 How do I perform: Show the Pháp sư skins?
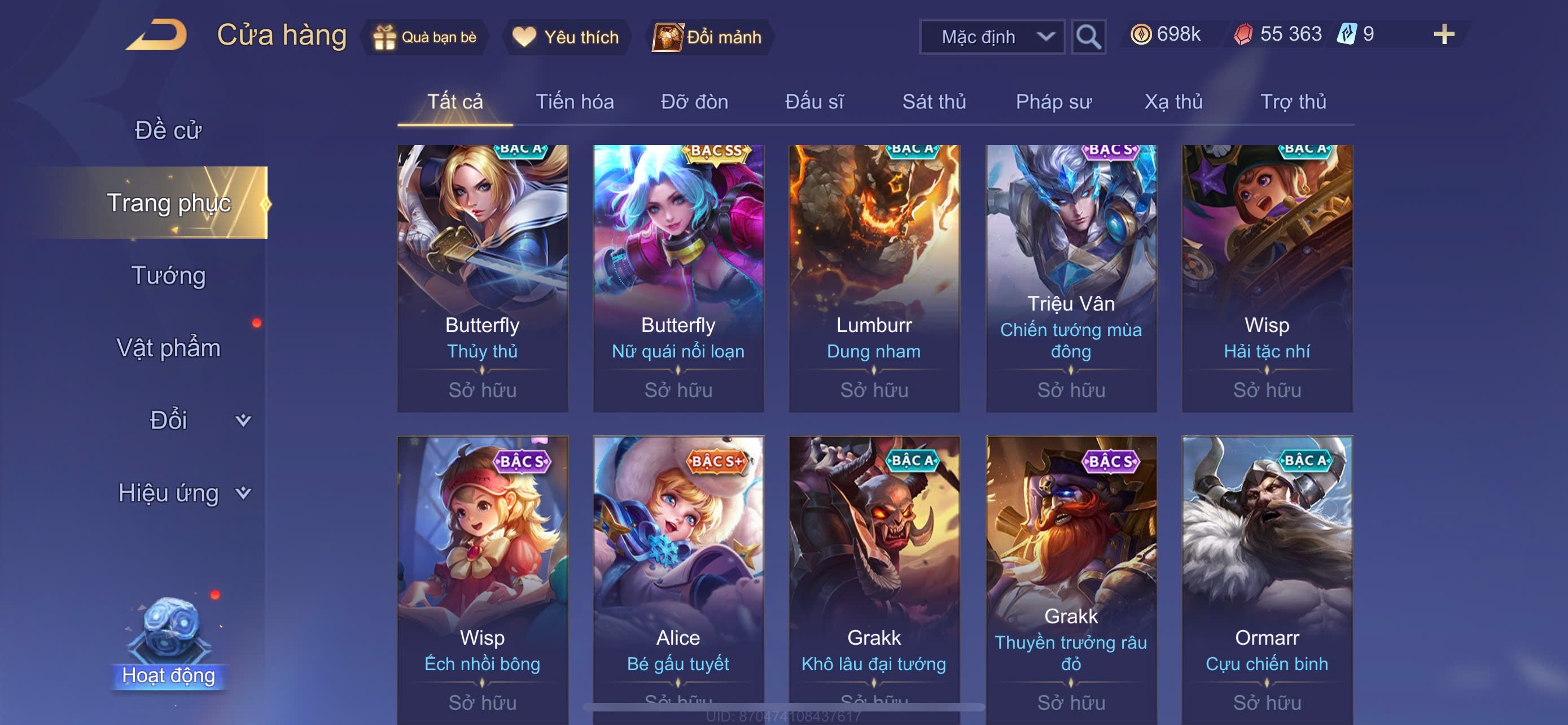point(1053,102)
